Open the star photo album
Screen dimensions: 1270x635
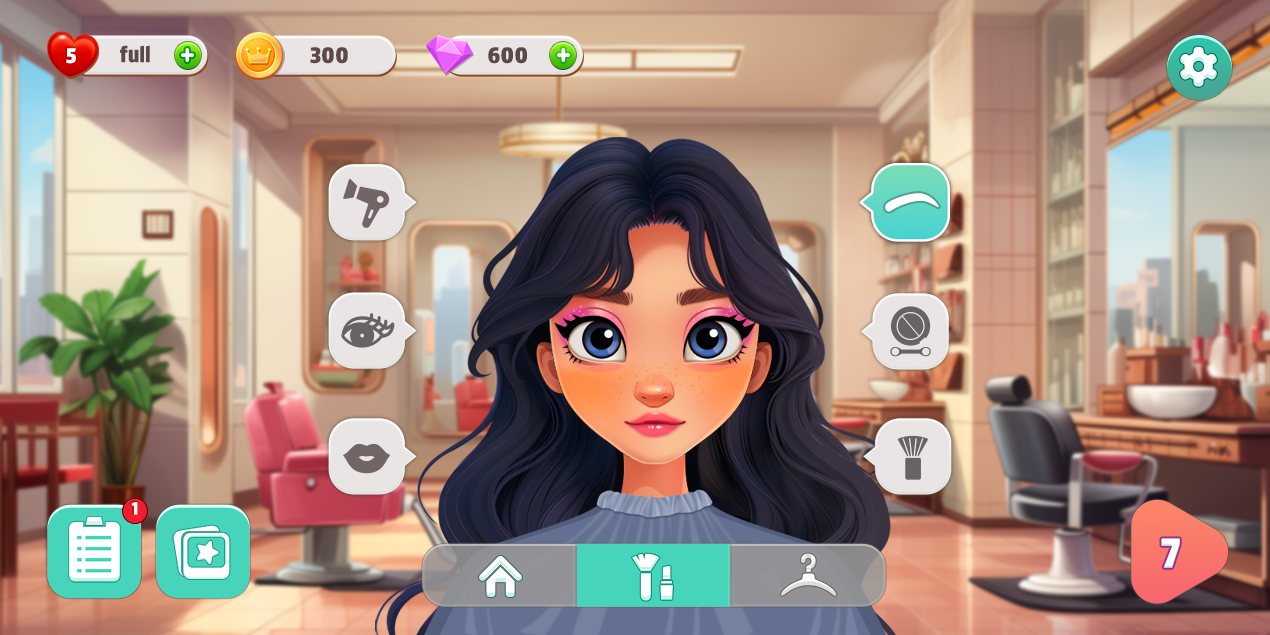[203, 551]
